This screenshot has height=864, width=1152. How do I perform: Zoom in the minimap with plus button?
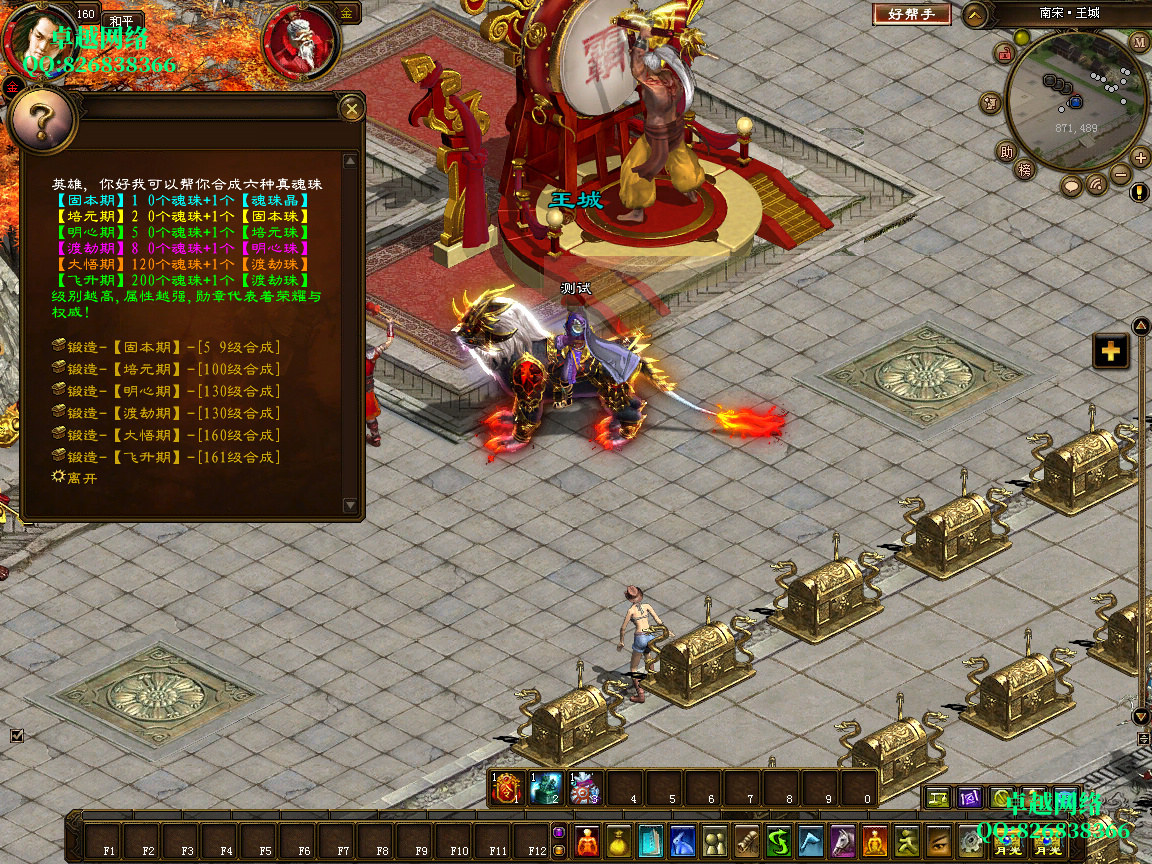pyautogui.click(x=1140, y=157)
